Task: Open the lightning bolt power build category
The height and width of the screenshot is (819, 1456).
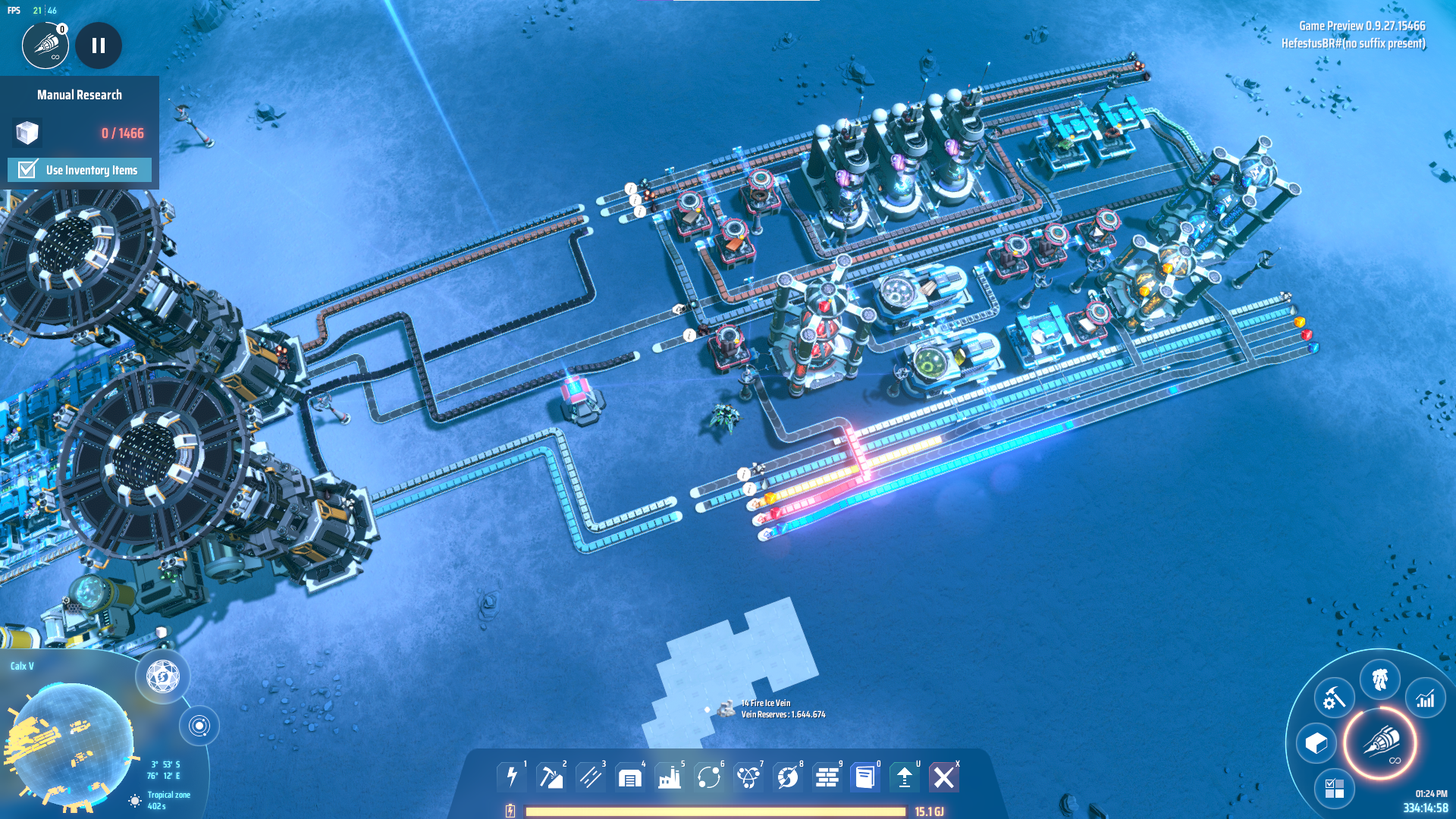Action: 512,777
